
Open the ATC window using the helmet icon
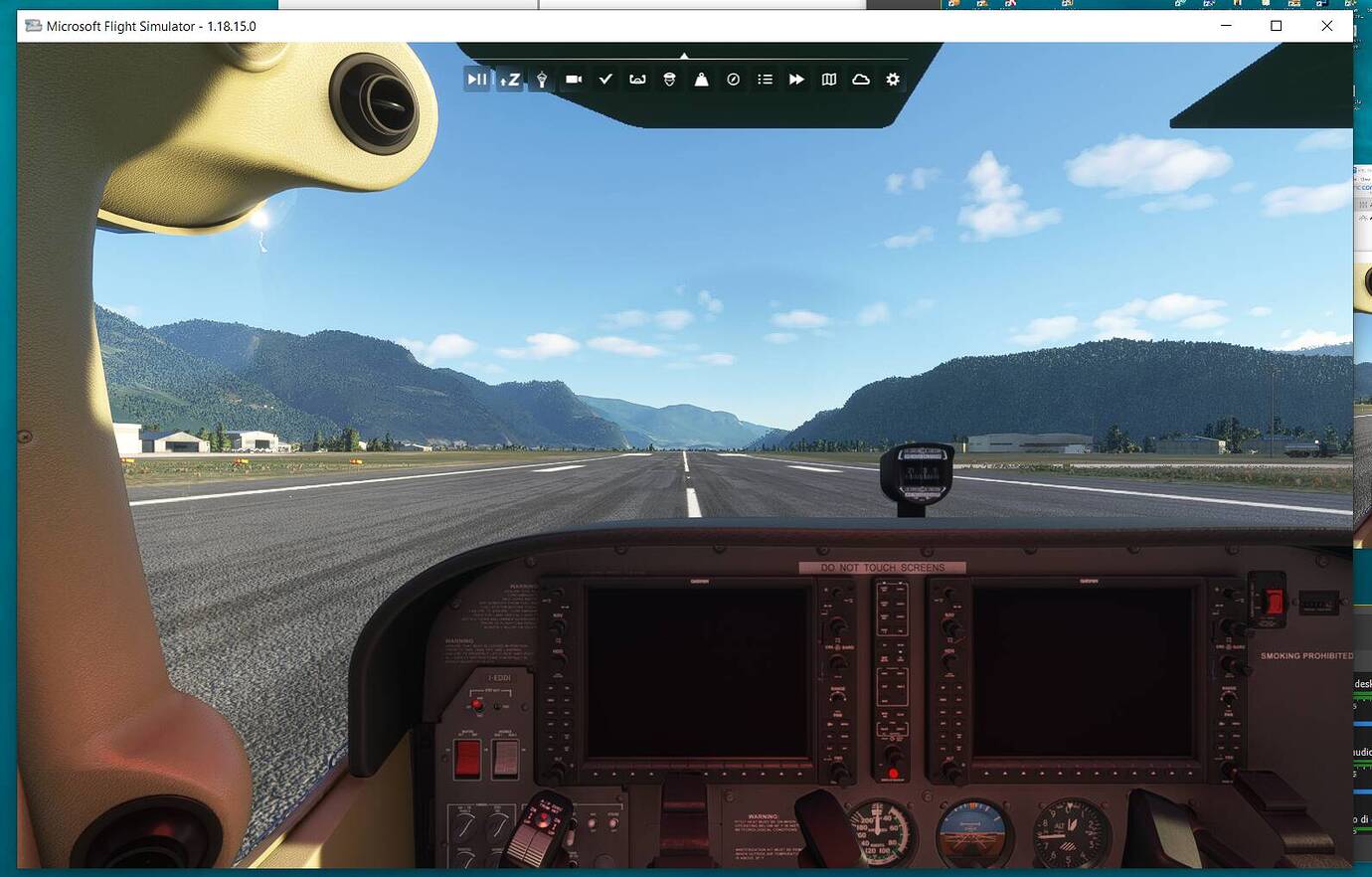pyautogui.click(x=669, y=80)
